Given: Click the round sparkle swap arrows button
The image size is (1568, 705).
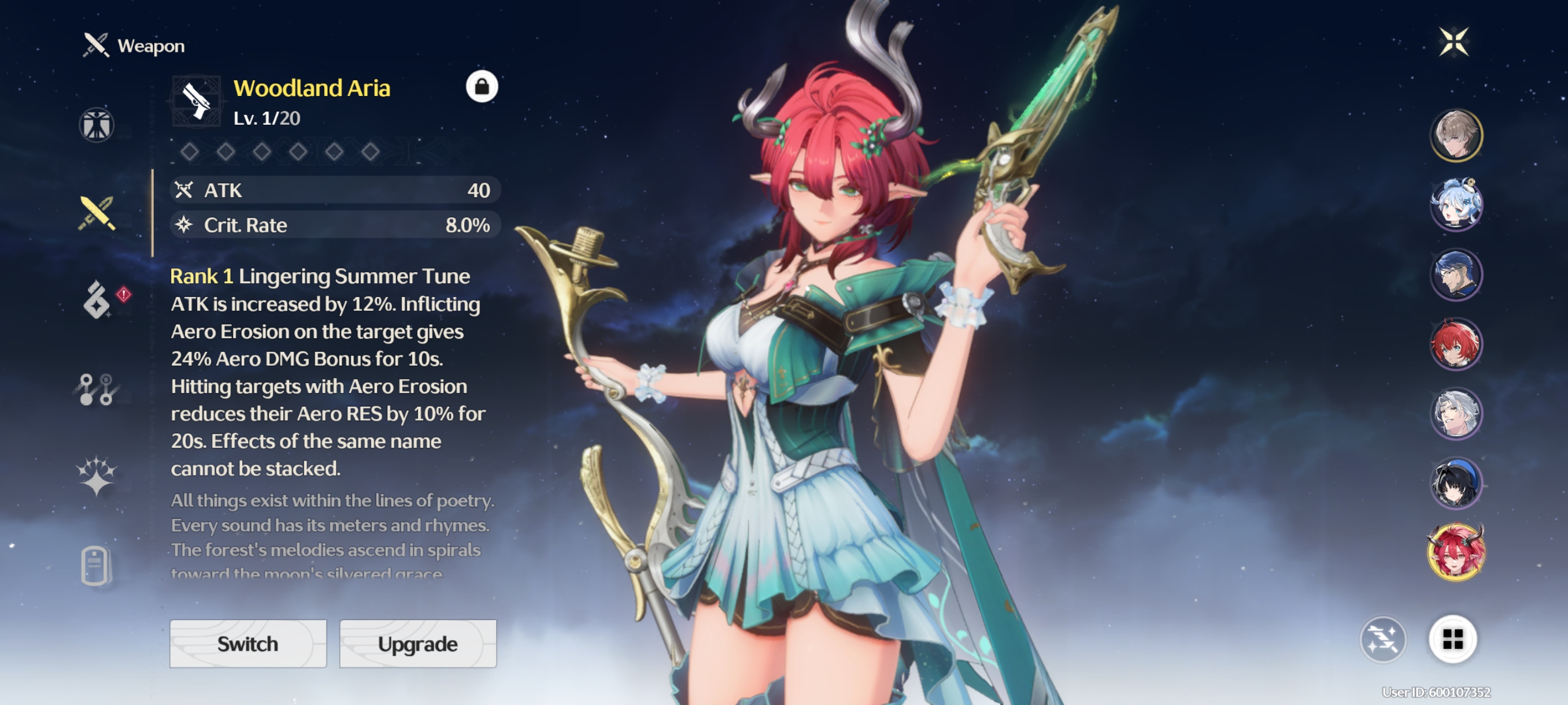Looking at the screenshot, I should pyautogui.click(x=1382, y=639).
